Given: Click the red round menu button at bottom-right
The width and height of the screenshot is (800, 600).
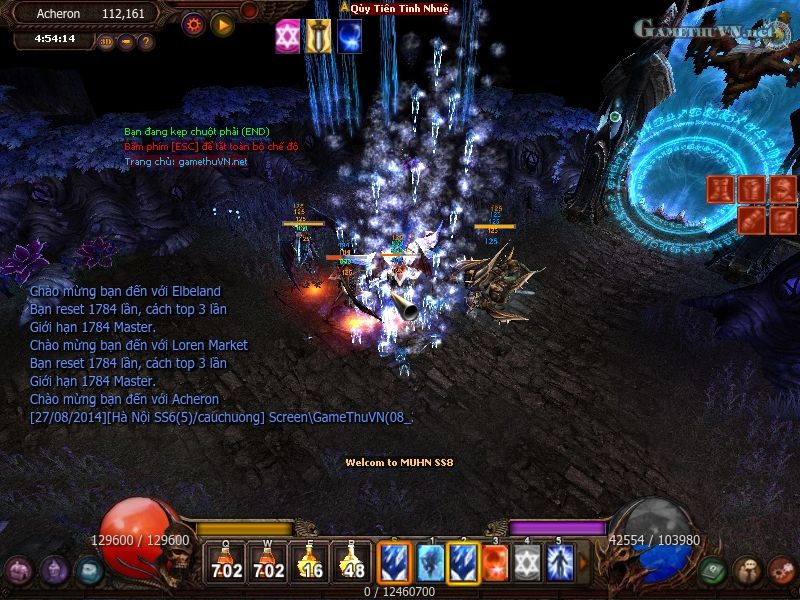Looking at the screenshot, I should pyautogui.click(x=782, y=570).
